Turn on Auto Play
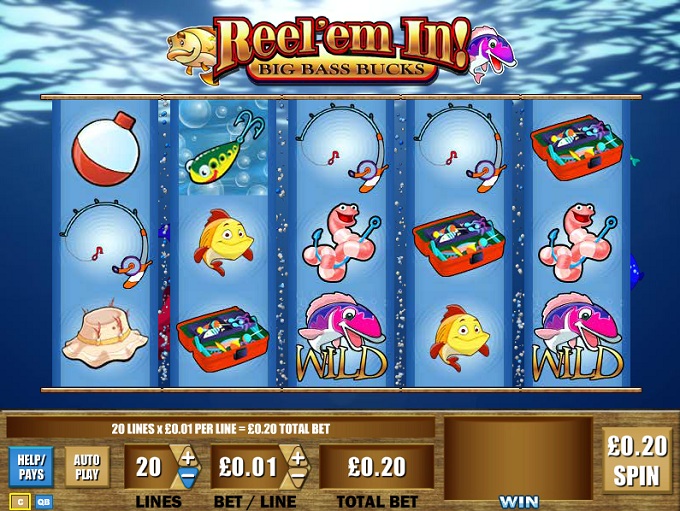Viewport: 680px width, 511px height. (x=86, y=467)
